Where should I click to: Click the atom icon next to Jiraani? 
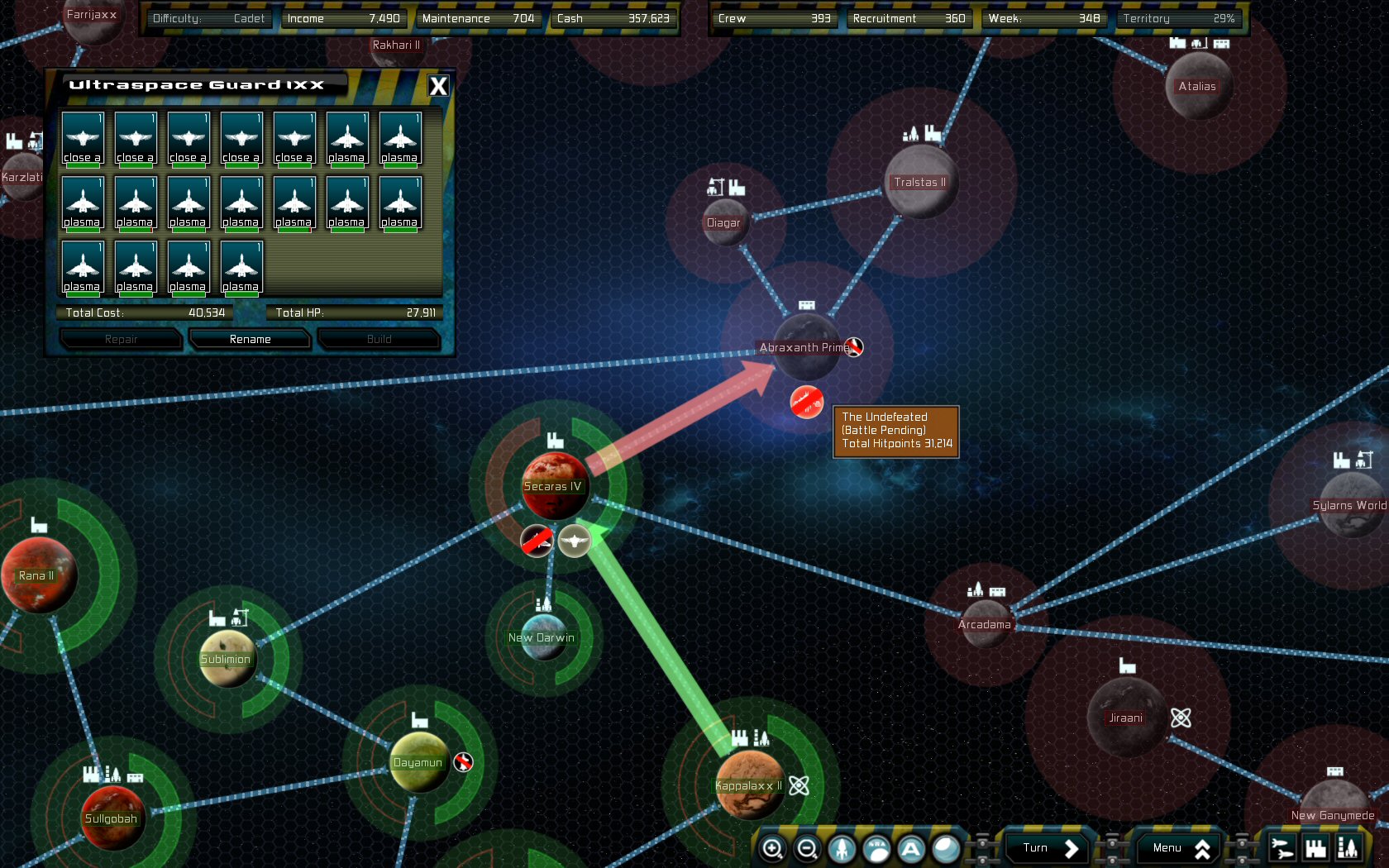pyautogui.click(x=1180, y=719)
